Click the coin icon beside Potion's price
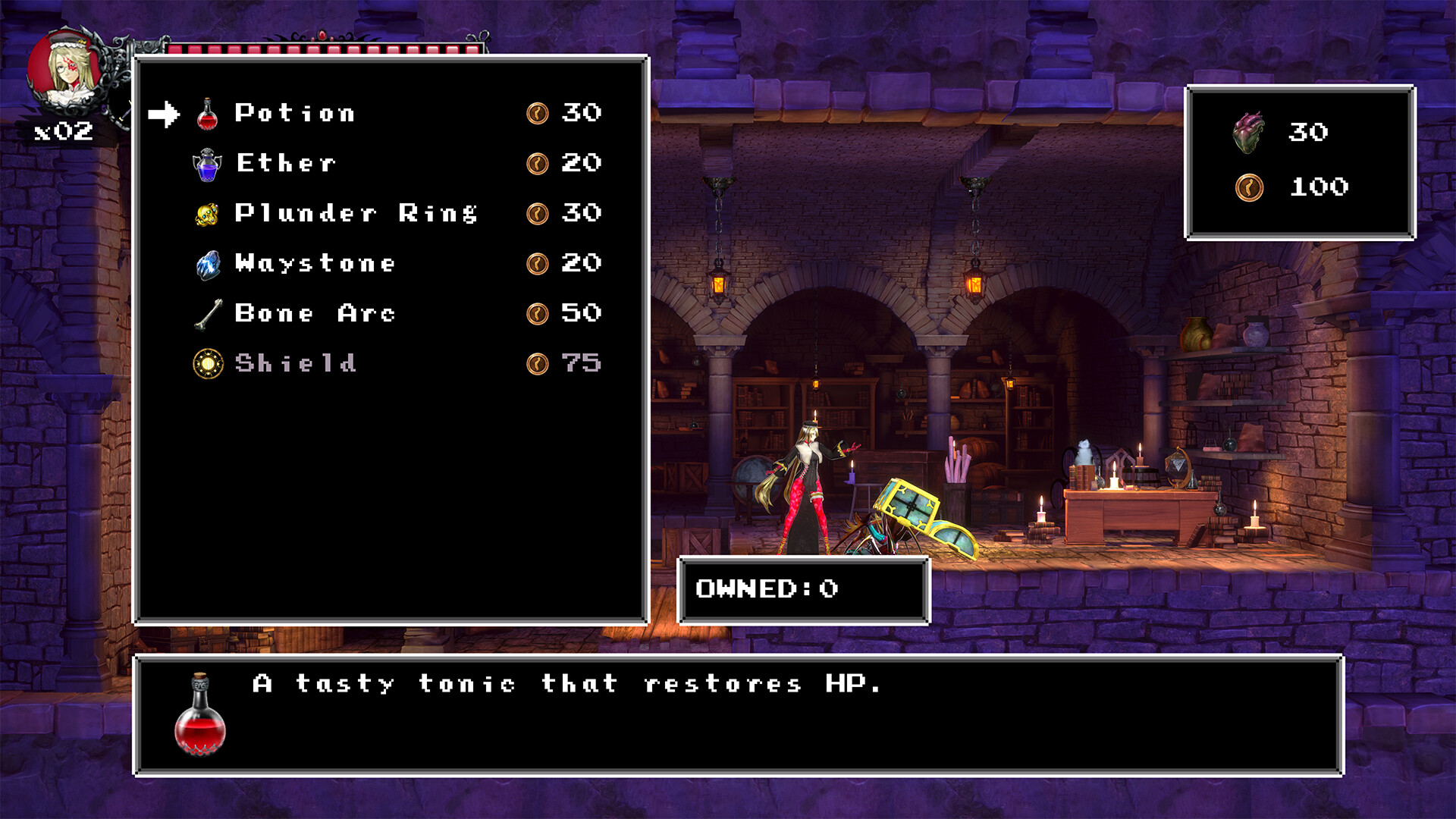The height and width of the screenshot is (819, 1456). click(x=538, y=112)
